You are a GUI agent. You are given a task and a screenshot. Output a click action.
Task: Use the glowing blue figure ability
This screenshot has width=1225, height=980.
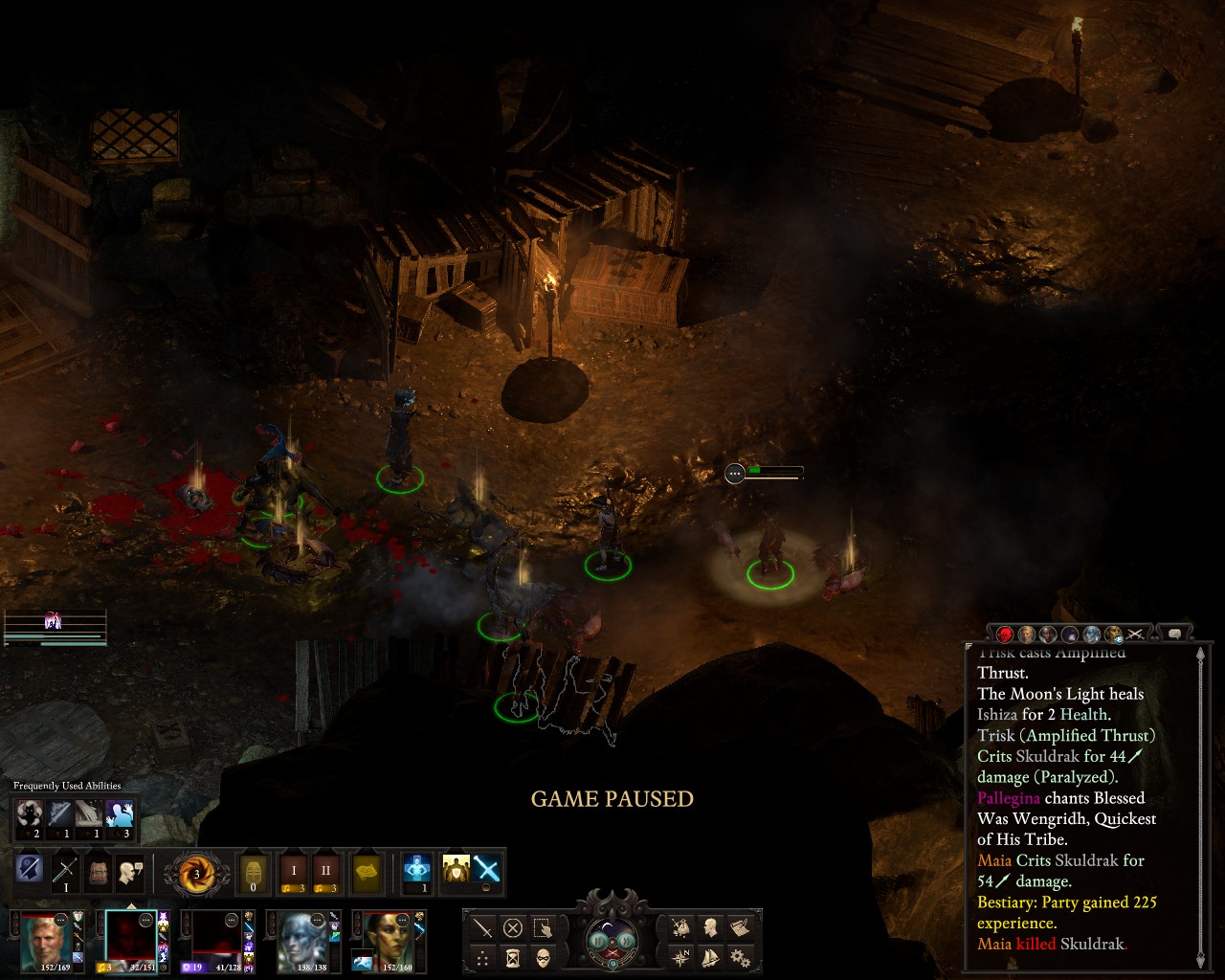[x=417, y=870]
